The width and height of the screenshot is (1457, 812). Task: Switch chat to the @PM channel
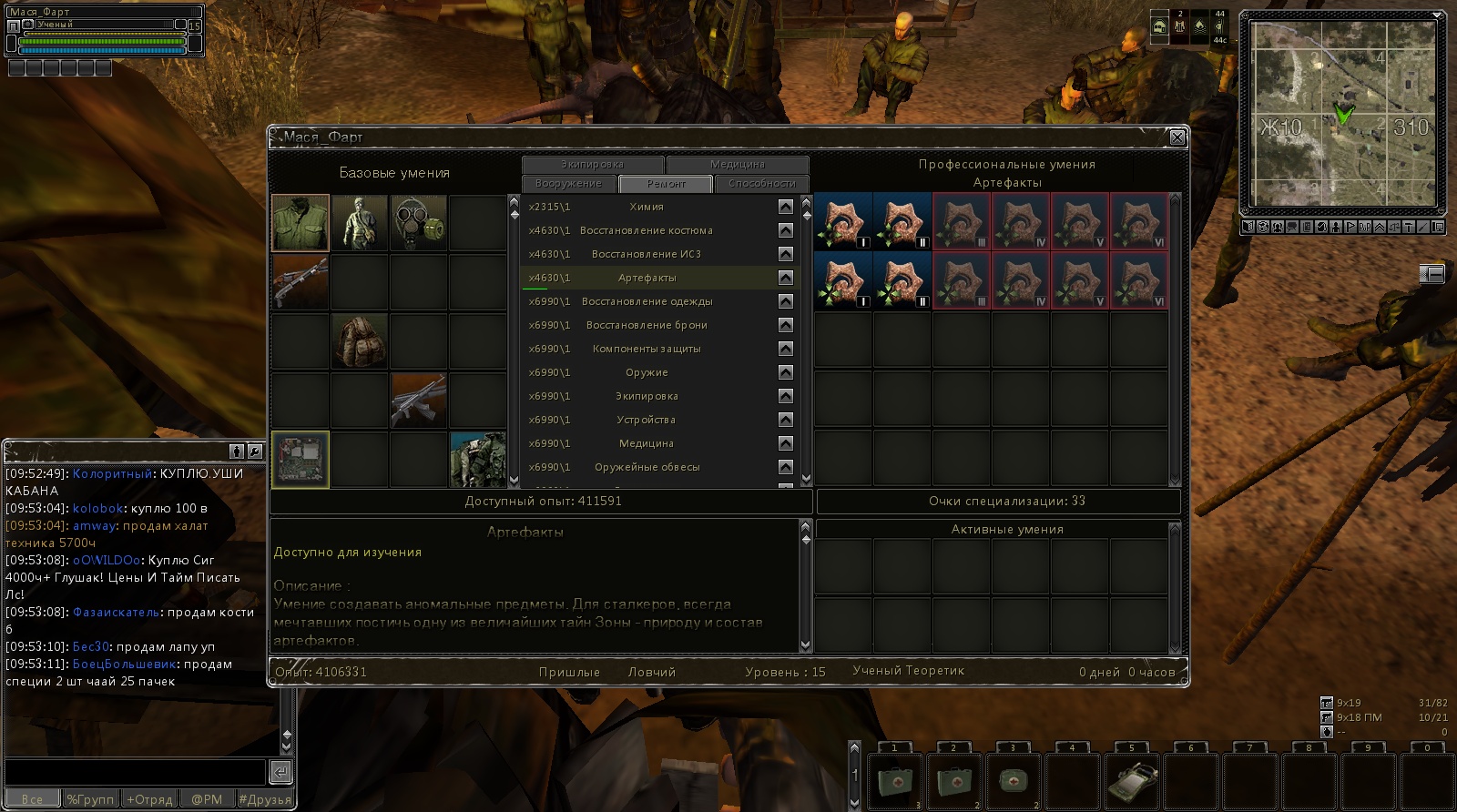click(207, 799)
